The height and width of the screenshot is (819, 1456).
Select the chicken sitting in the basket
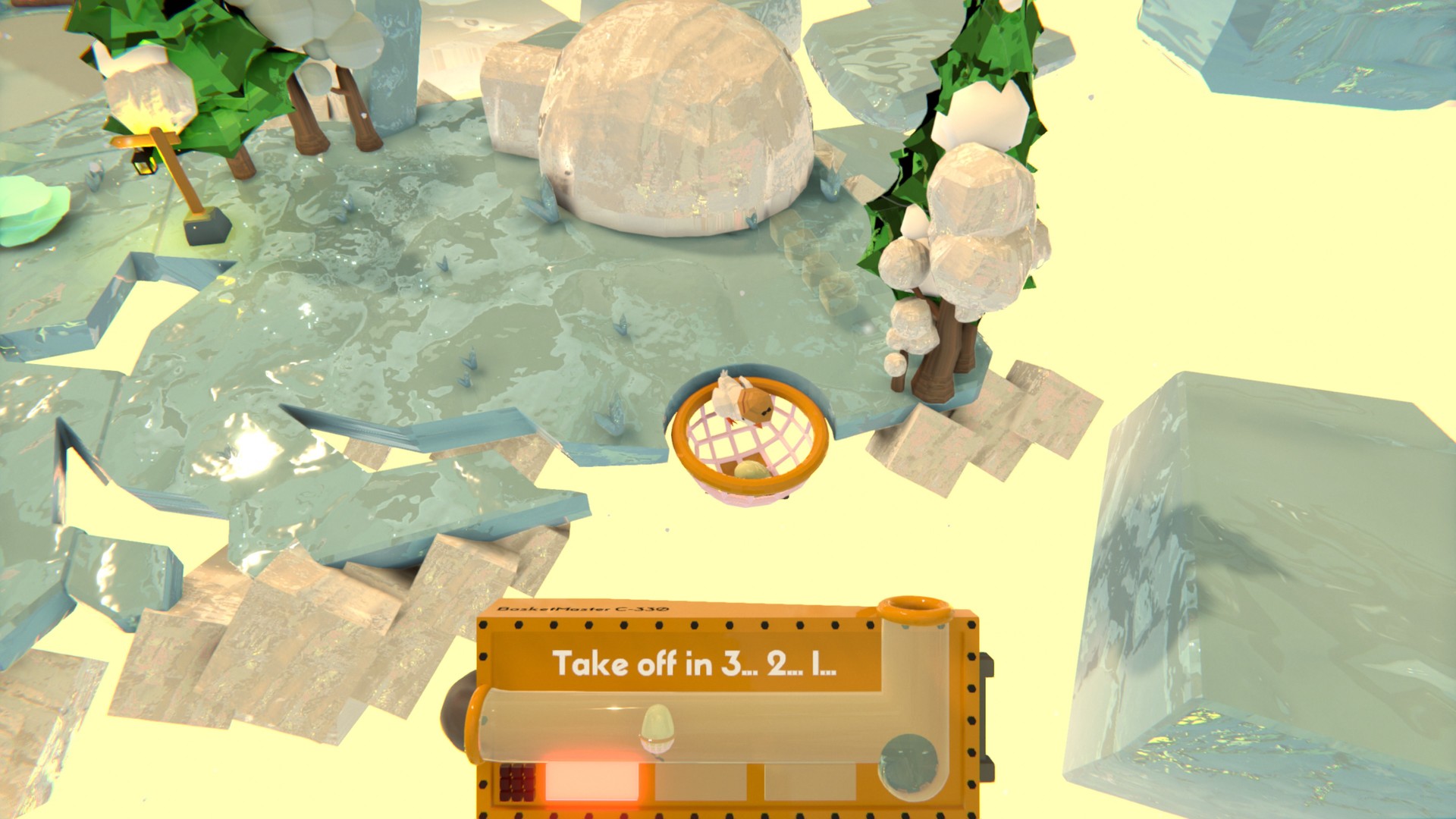(747, 402)
